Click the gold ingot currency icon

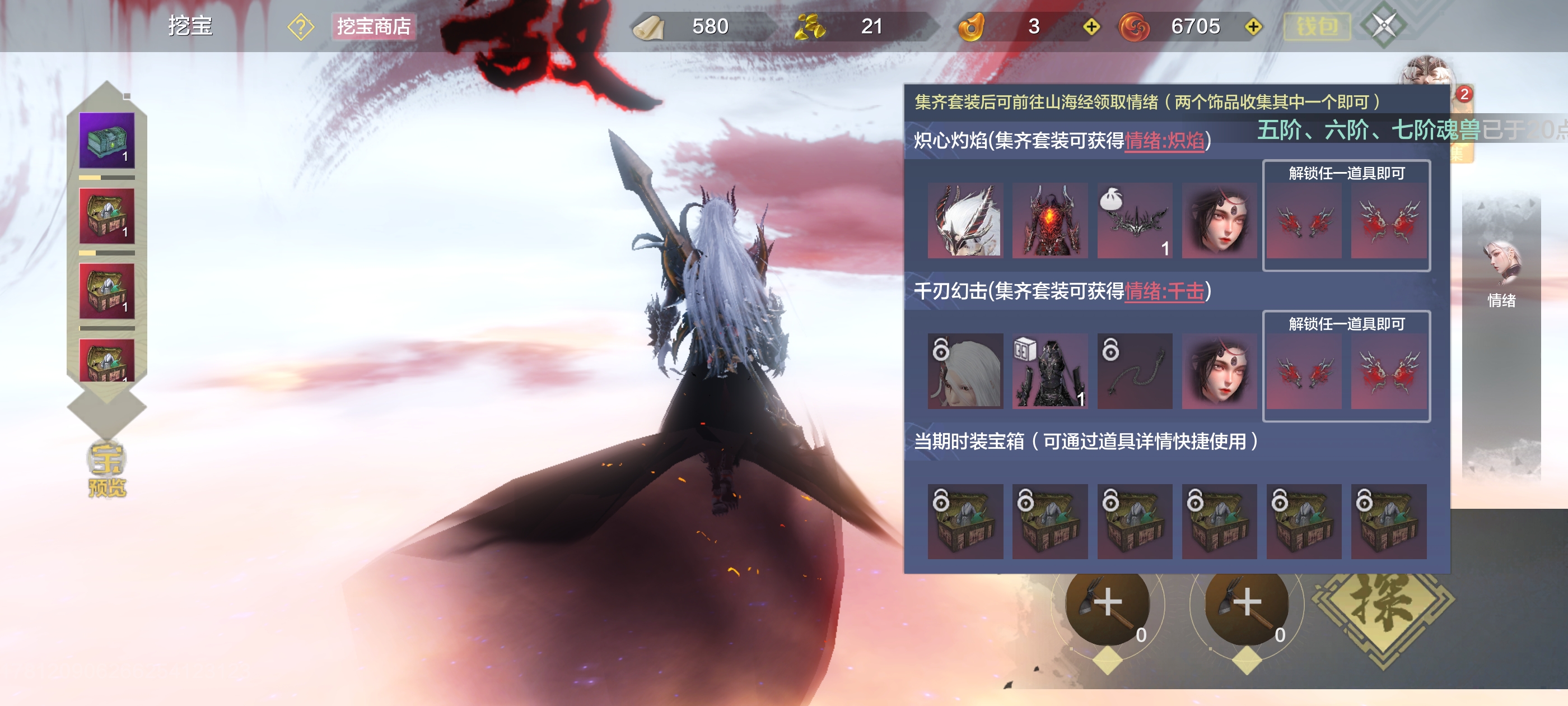coord(813,27)
